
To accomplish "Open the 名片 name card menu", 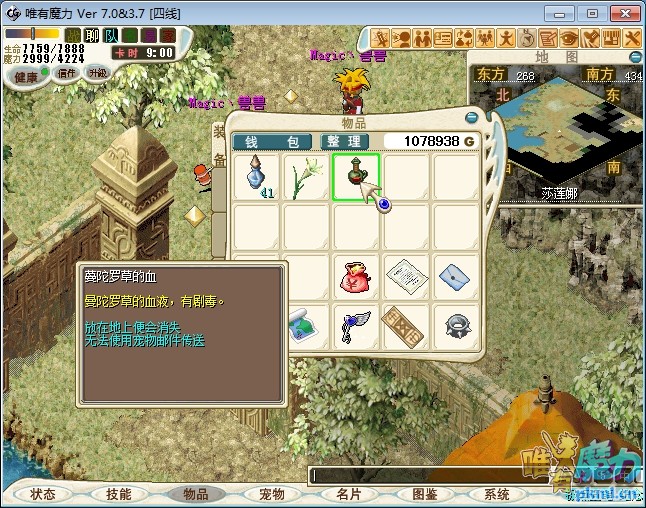I will click(x=348, y=494).
